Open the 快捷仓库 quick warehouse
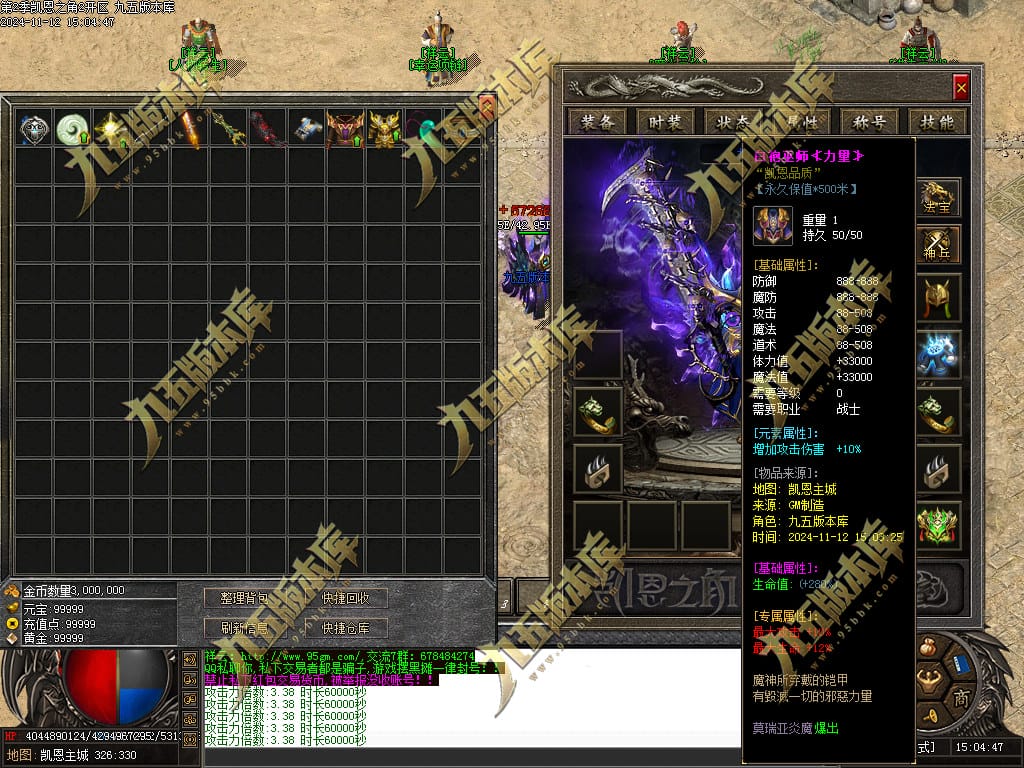1024x768 pixels. coord(346,628)
